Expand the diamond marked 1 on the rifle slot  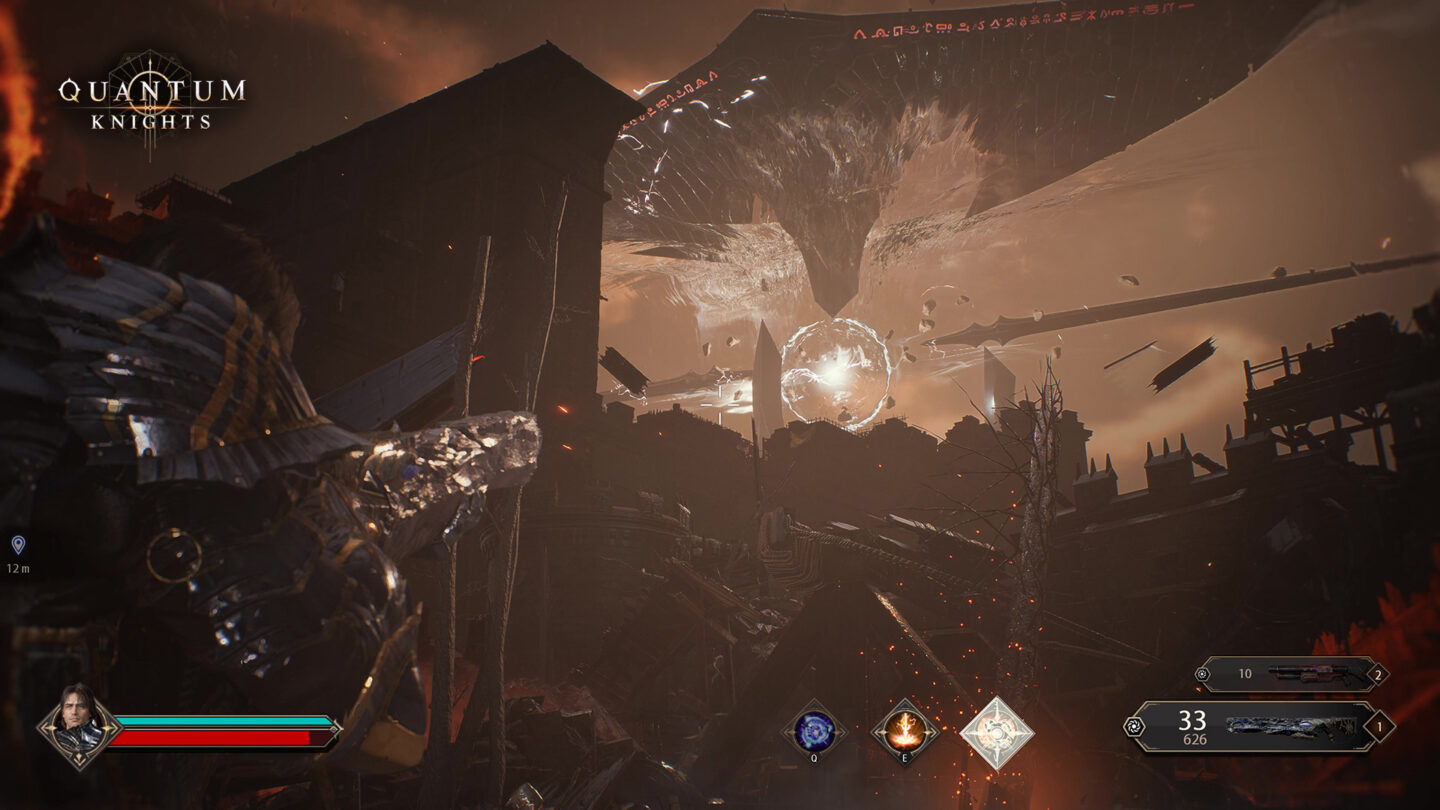1380,728
